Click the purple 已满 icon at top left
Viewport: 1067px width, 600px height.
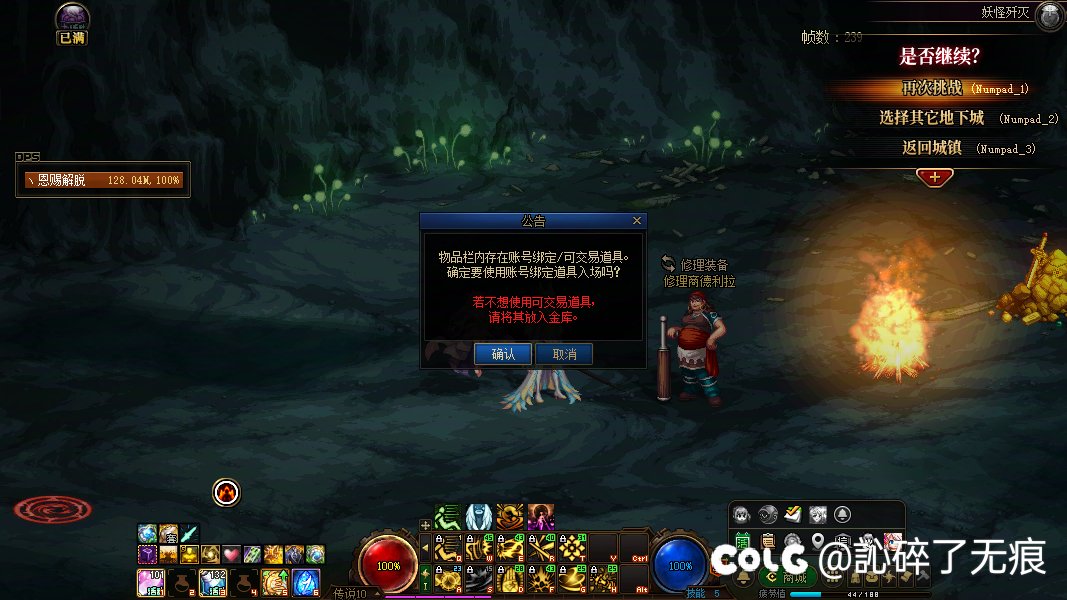tap(72, 19)
